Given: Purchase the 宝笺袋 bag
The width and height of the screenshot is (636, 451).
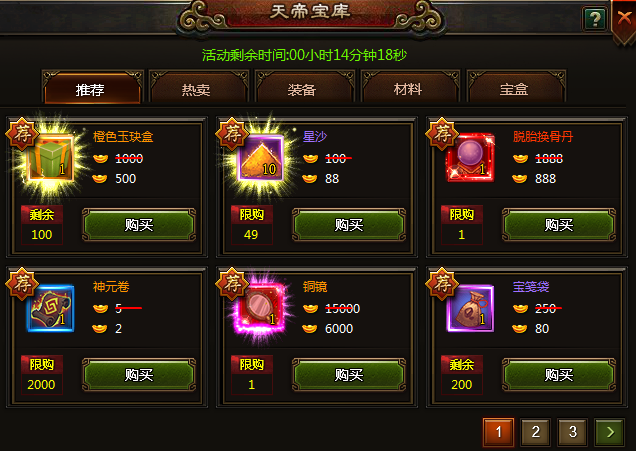Looking at the screenshot, I should click(x=558, y=375).
